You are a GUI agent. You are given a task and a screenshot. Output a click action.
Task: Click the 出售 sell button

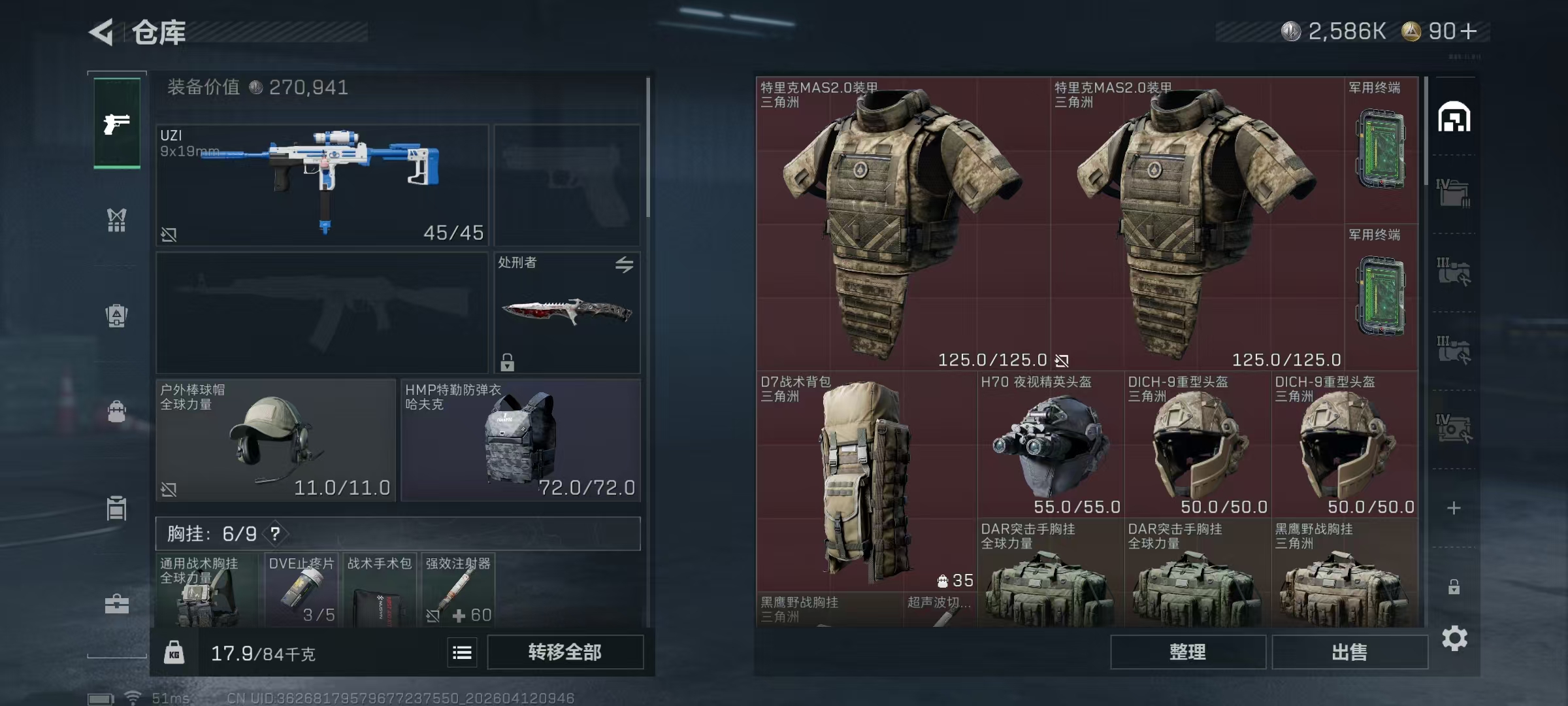(1349, 652)
